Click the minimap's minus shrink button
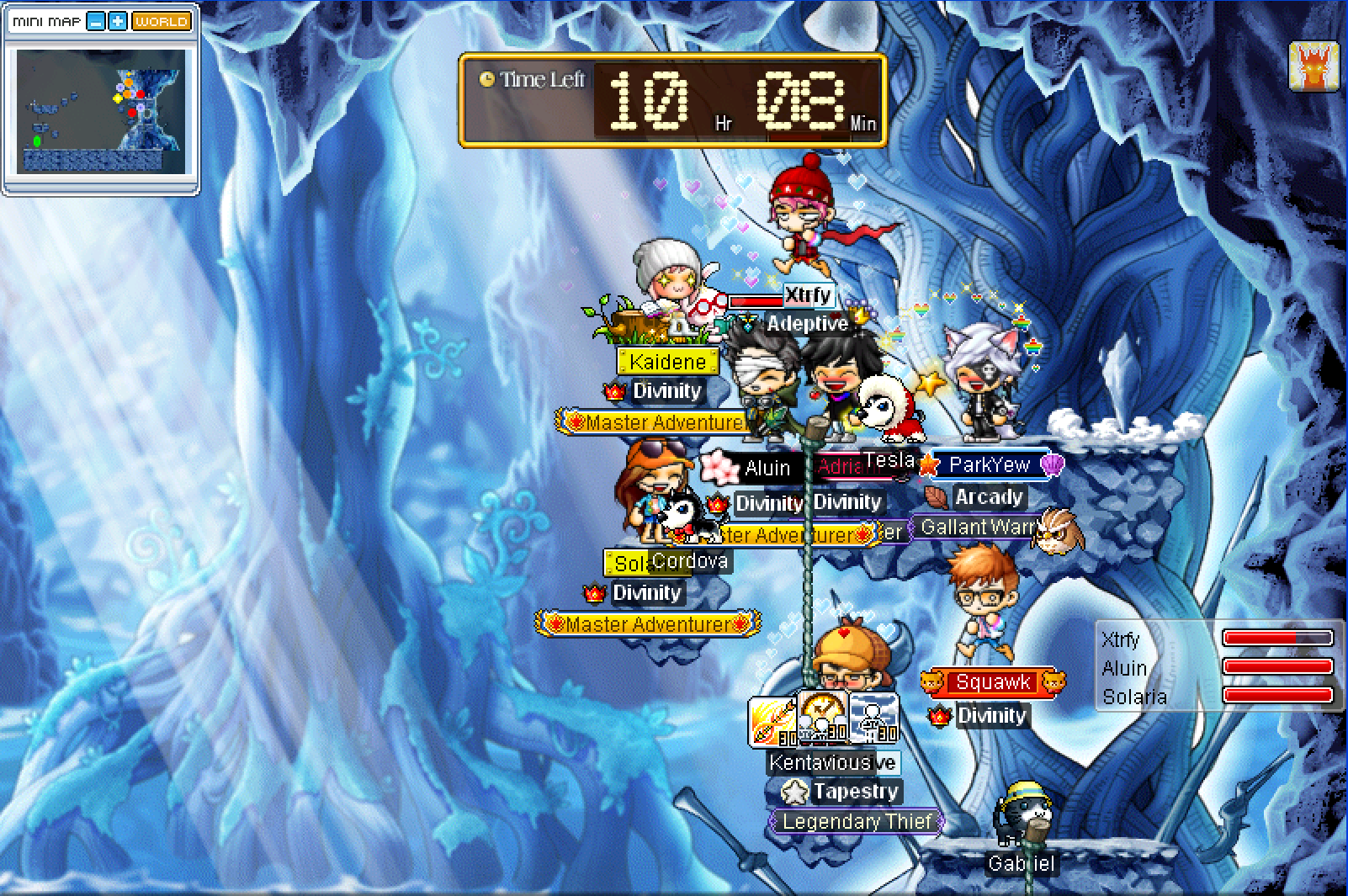This screenshot has width=1348, height=896. [96, 22]
